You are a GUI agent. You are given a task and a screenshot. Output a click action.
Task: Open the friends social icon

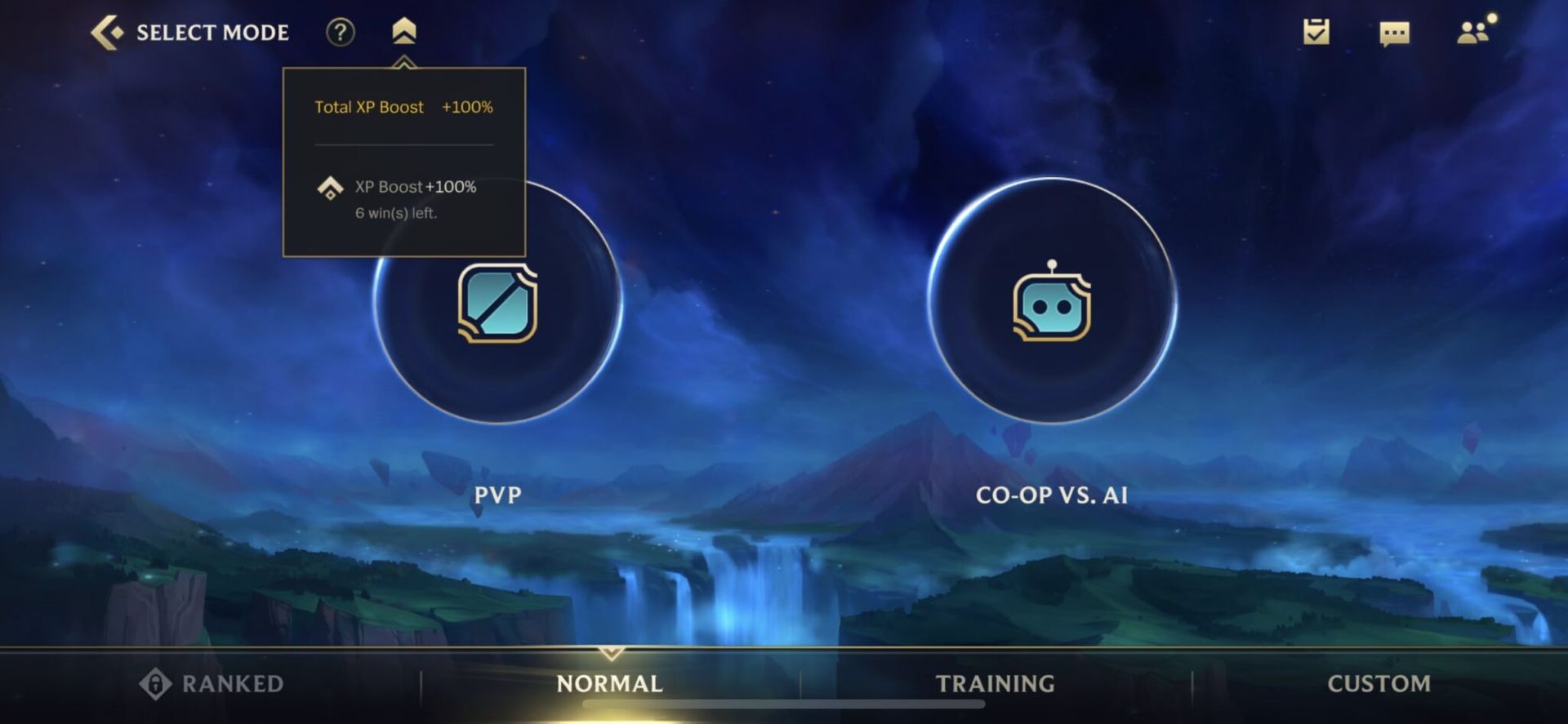coord(1472,33)
